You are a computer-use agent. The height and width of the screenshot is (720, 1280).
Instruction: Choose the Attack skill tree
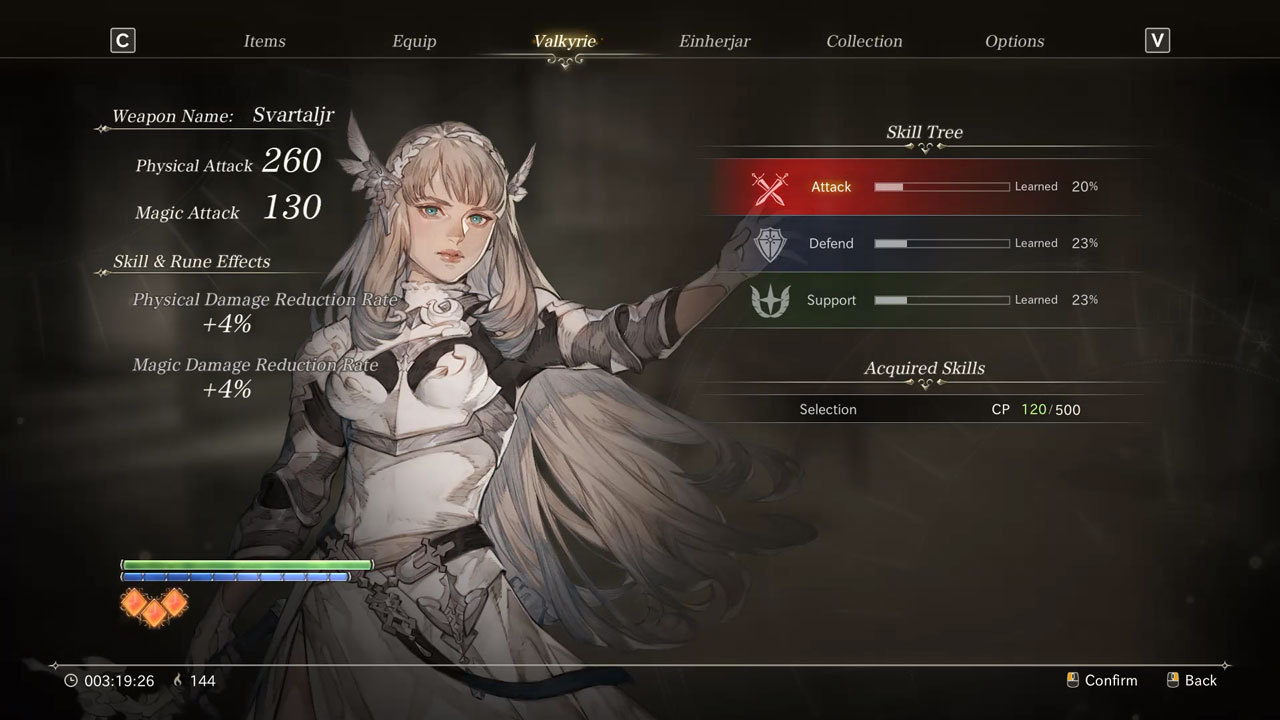925,187
